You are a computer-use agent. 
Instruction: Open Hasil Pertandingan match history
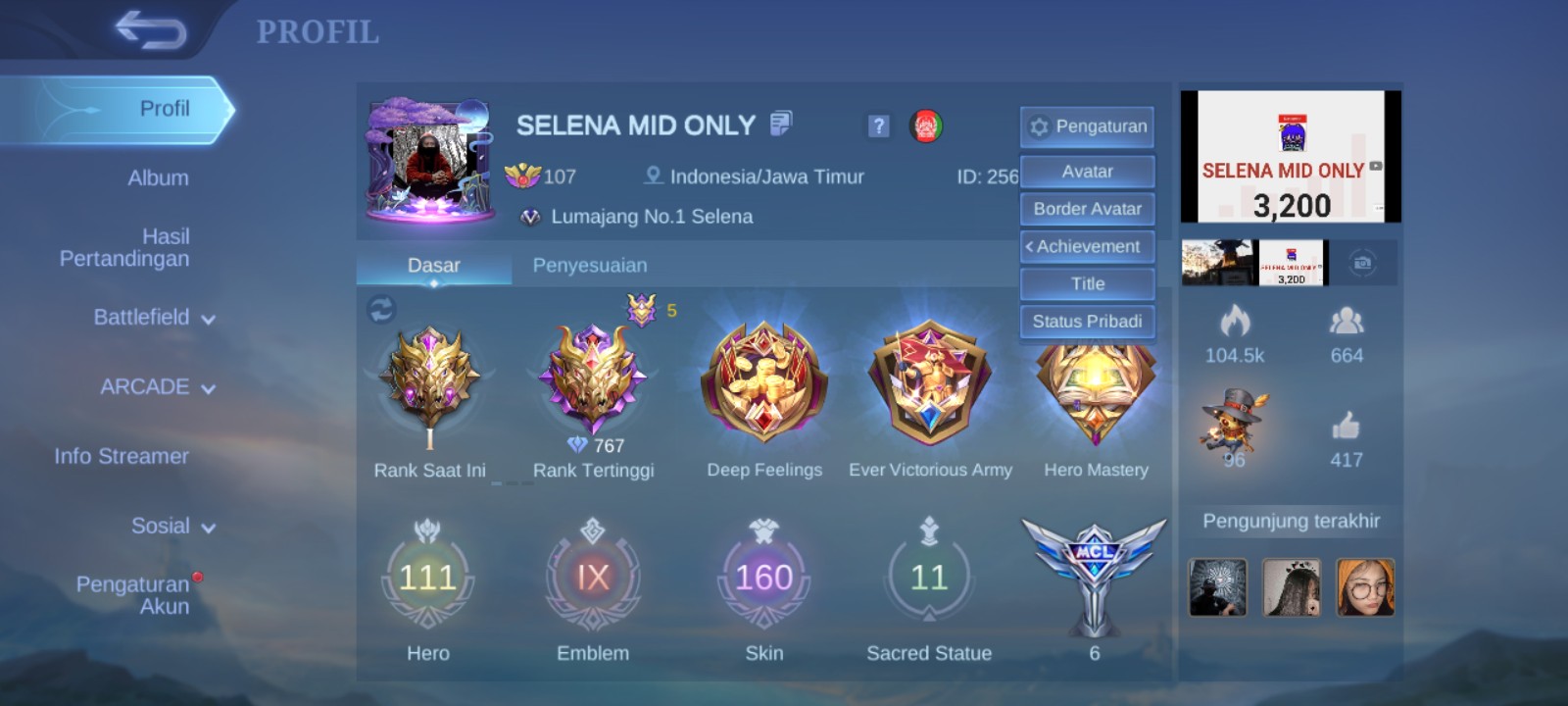(x=125, y=247)
